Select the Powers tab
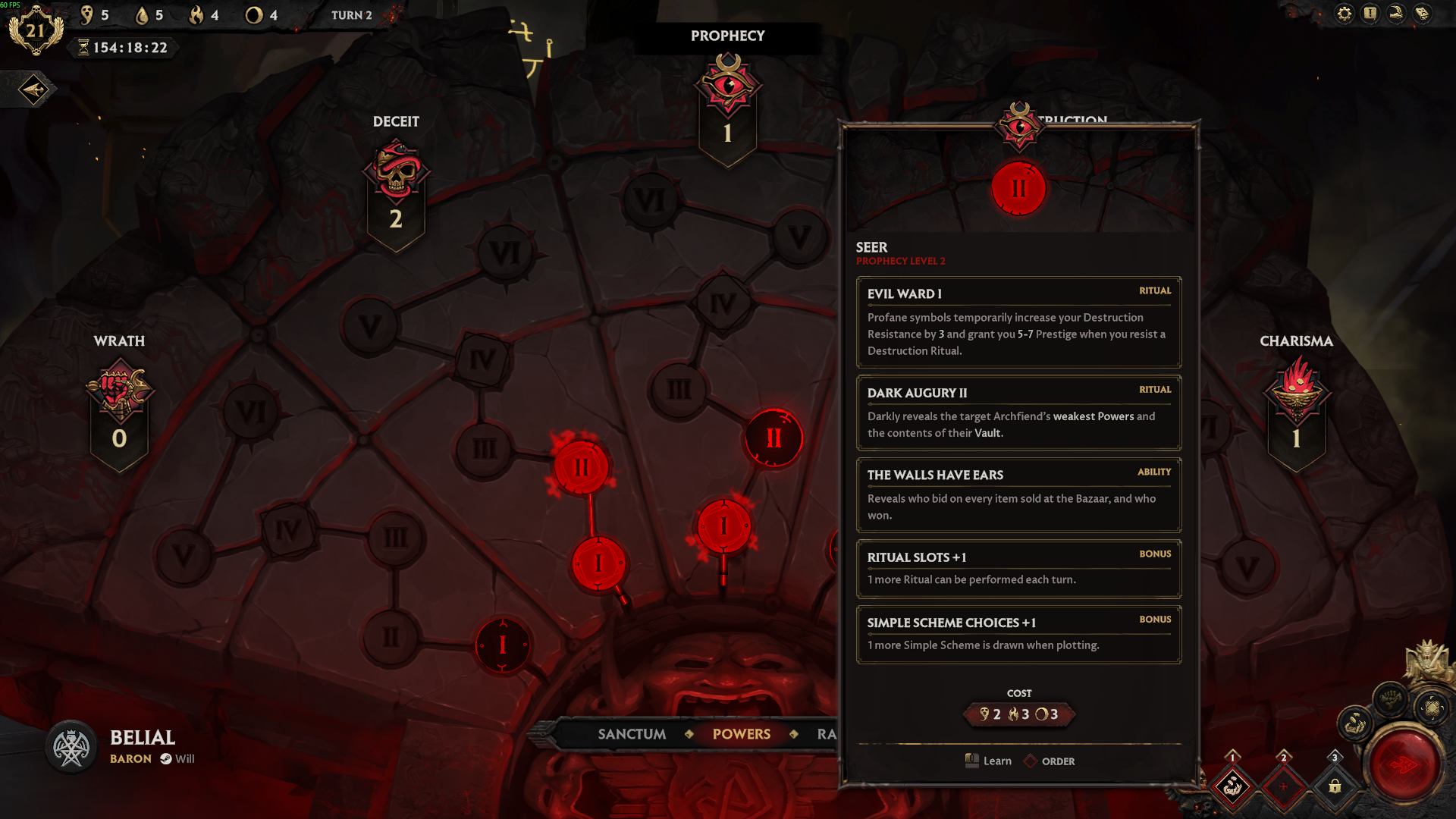The image size is (1456, 819). pyautogui.click(x=741, y=734)
